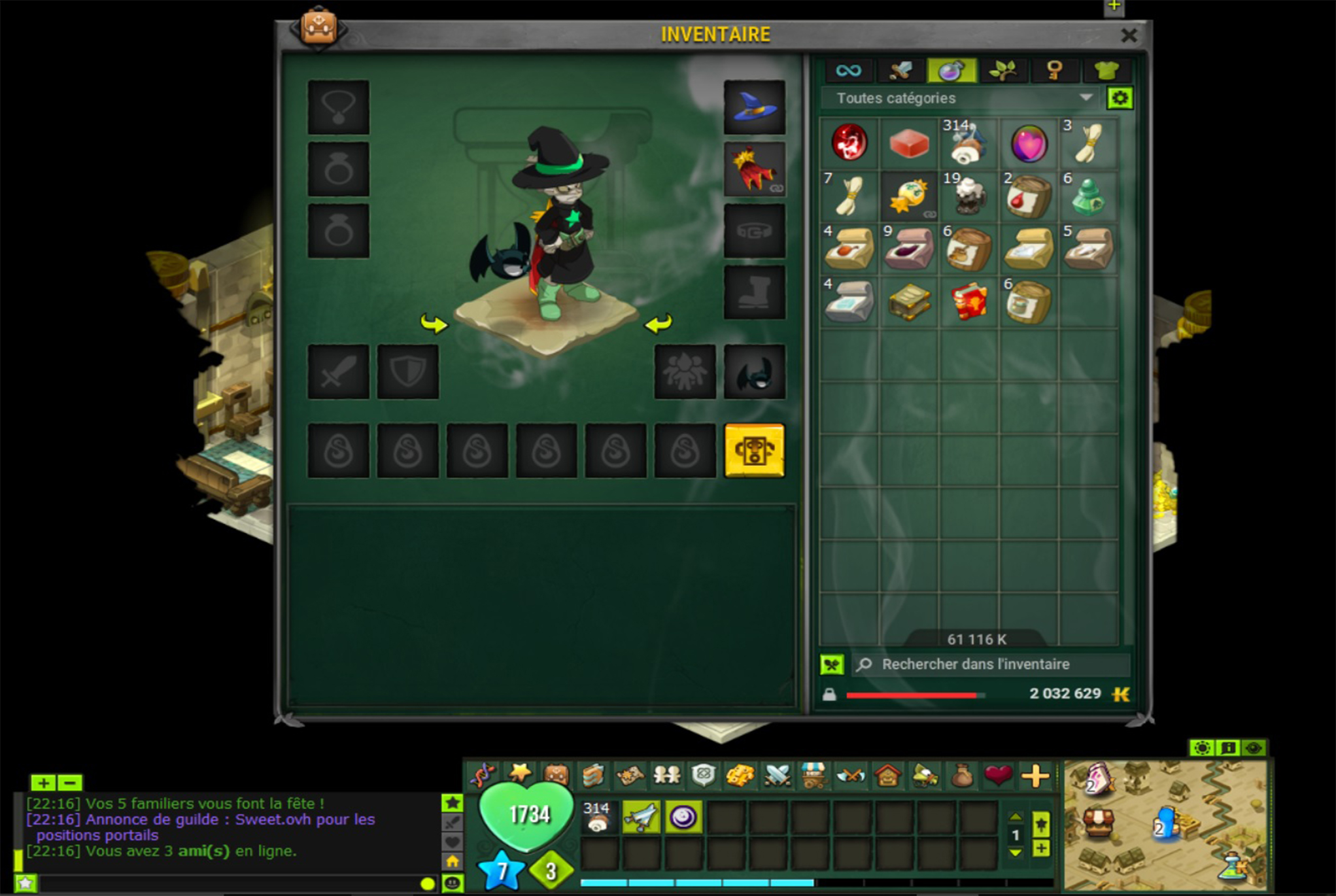The height and width of the screenshot is (896, 1336).
Task: Open the golden key quest items tab
Action: (1053, 70)
